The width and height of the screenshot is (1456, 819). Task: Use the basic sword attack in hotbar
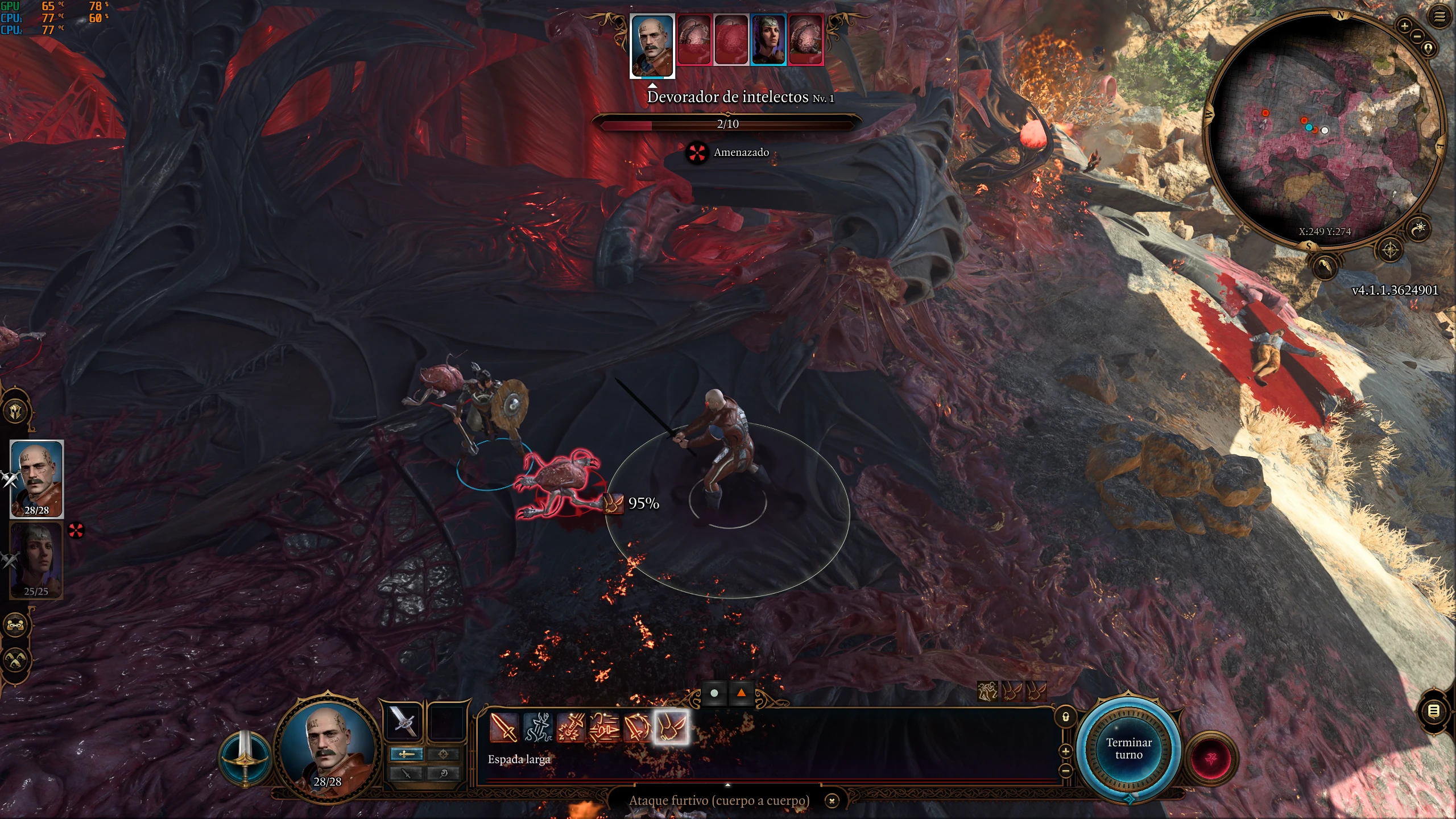click(x=503, y=727)
